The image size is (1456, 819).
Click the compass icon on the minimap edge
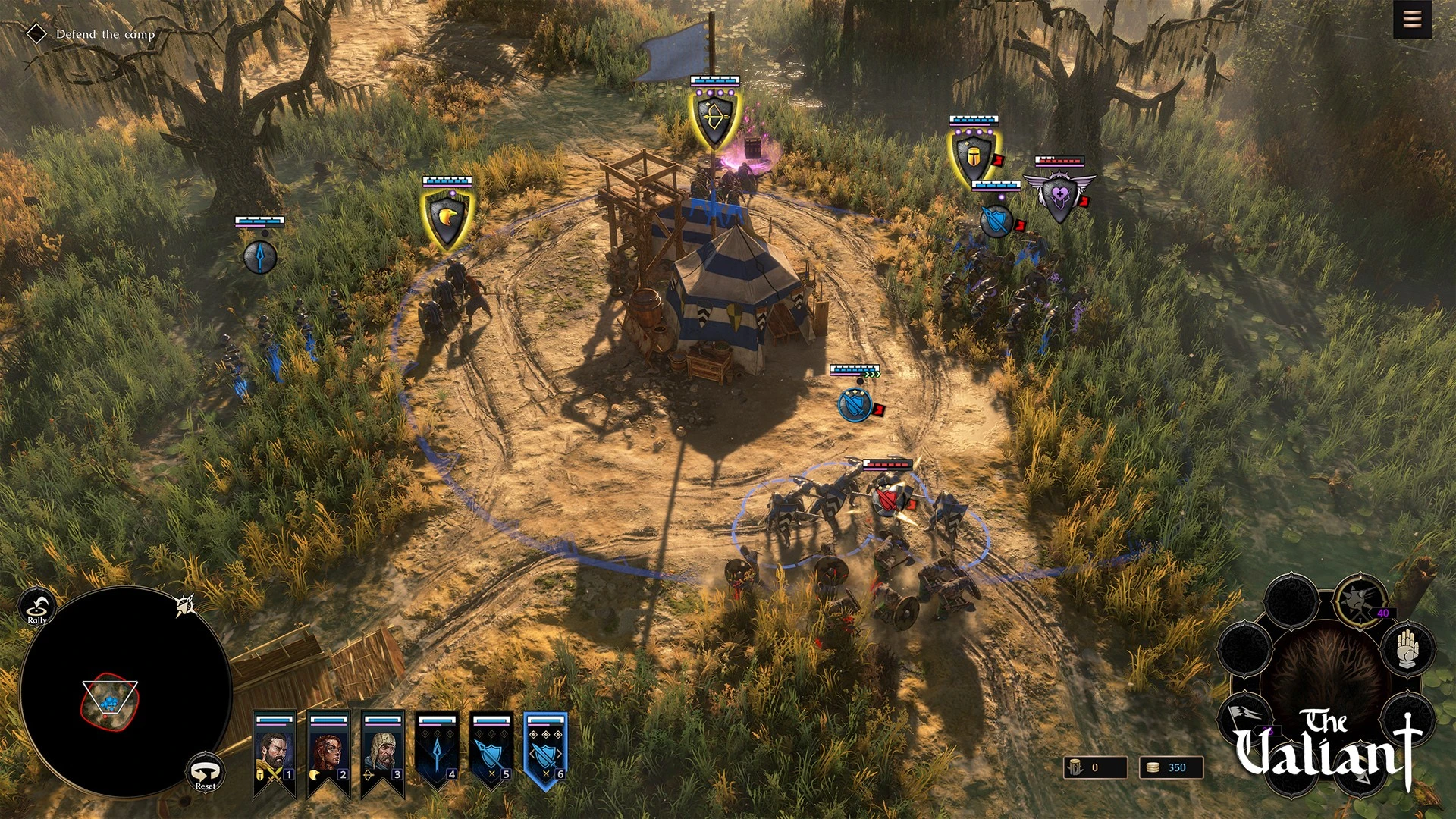tap(186, 605)
